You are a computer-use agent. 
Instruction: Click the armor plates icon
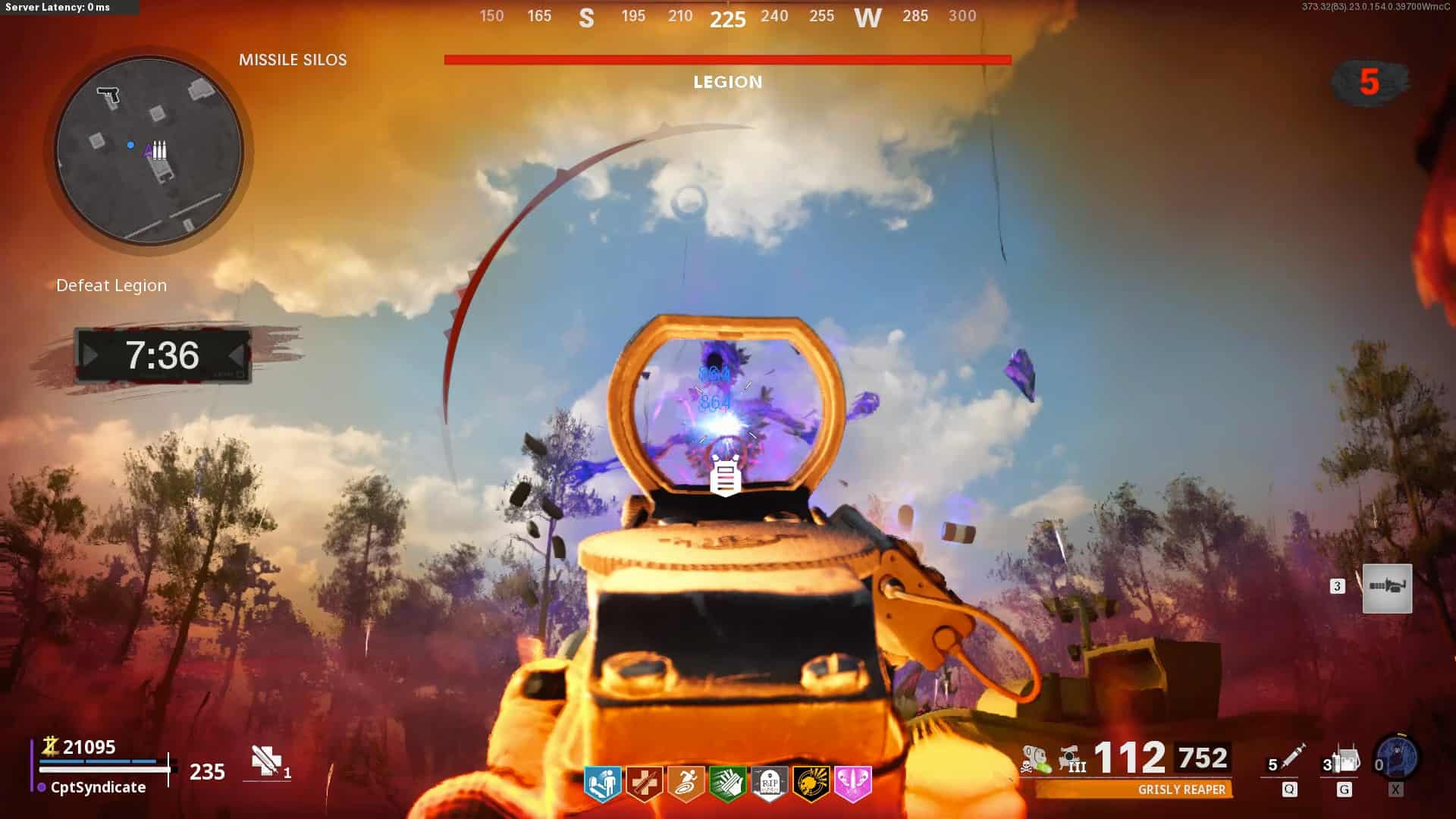tap(266, 761)
